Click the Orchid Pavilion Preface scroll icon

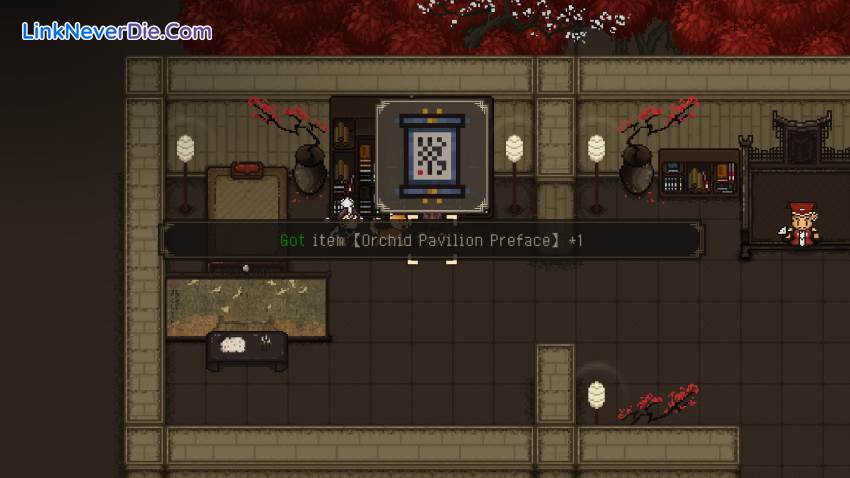(433, 156)
